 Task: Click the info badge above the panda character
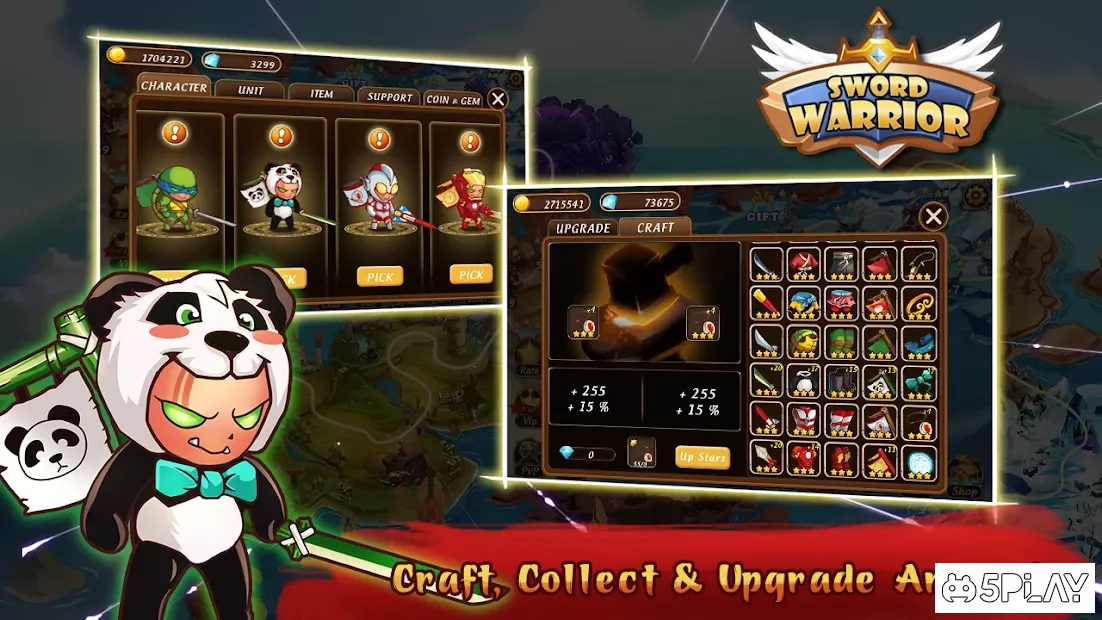[x=280, y=136]
